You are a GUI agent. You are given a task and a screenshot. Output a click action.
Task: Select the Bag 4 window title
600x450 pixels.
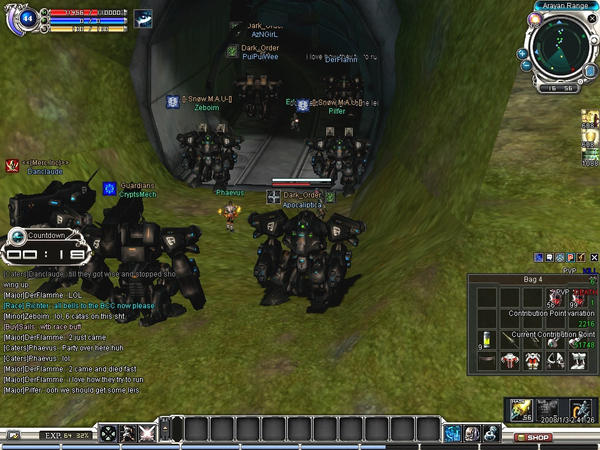point(533,278)
